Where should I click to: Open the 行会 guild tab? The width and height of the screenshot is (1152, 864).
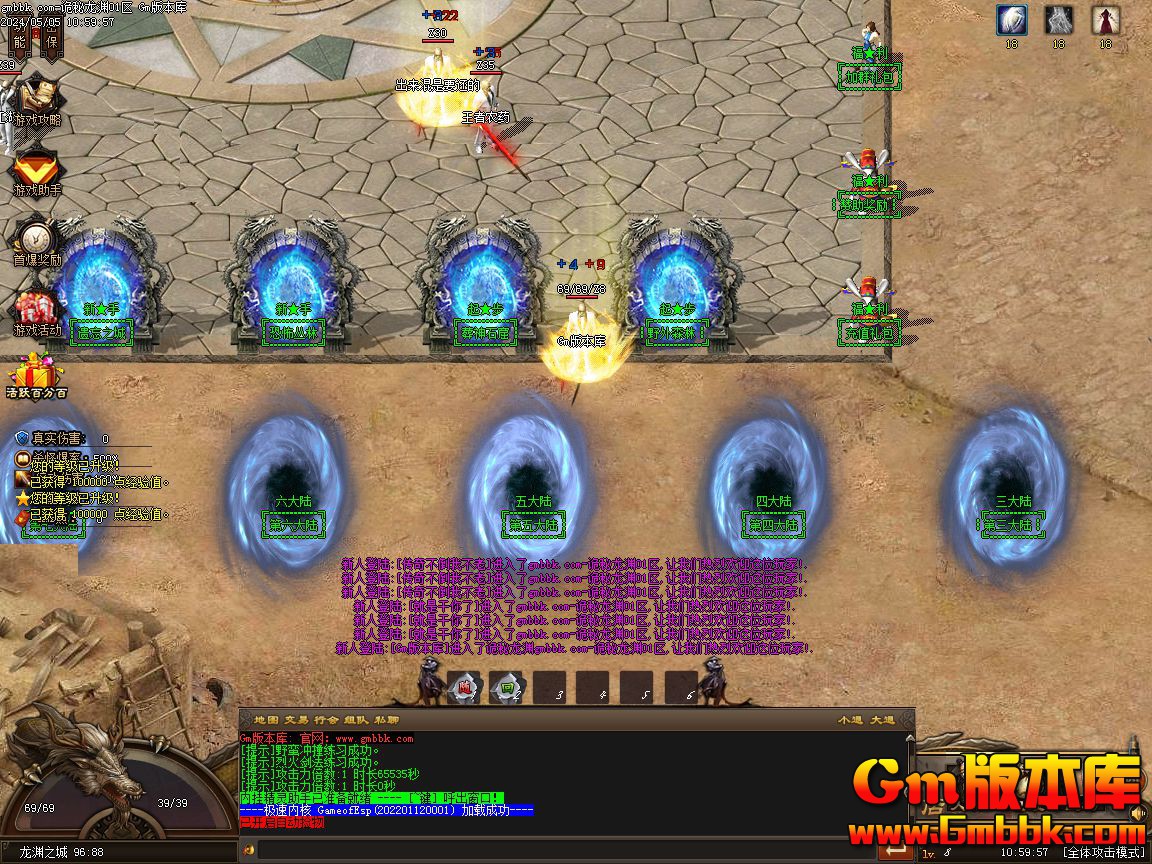tap(326, 719)
